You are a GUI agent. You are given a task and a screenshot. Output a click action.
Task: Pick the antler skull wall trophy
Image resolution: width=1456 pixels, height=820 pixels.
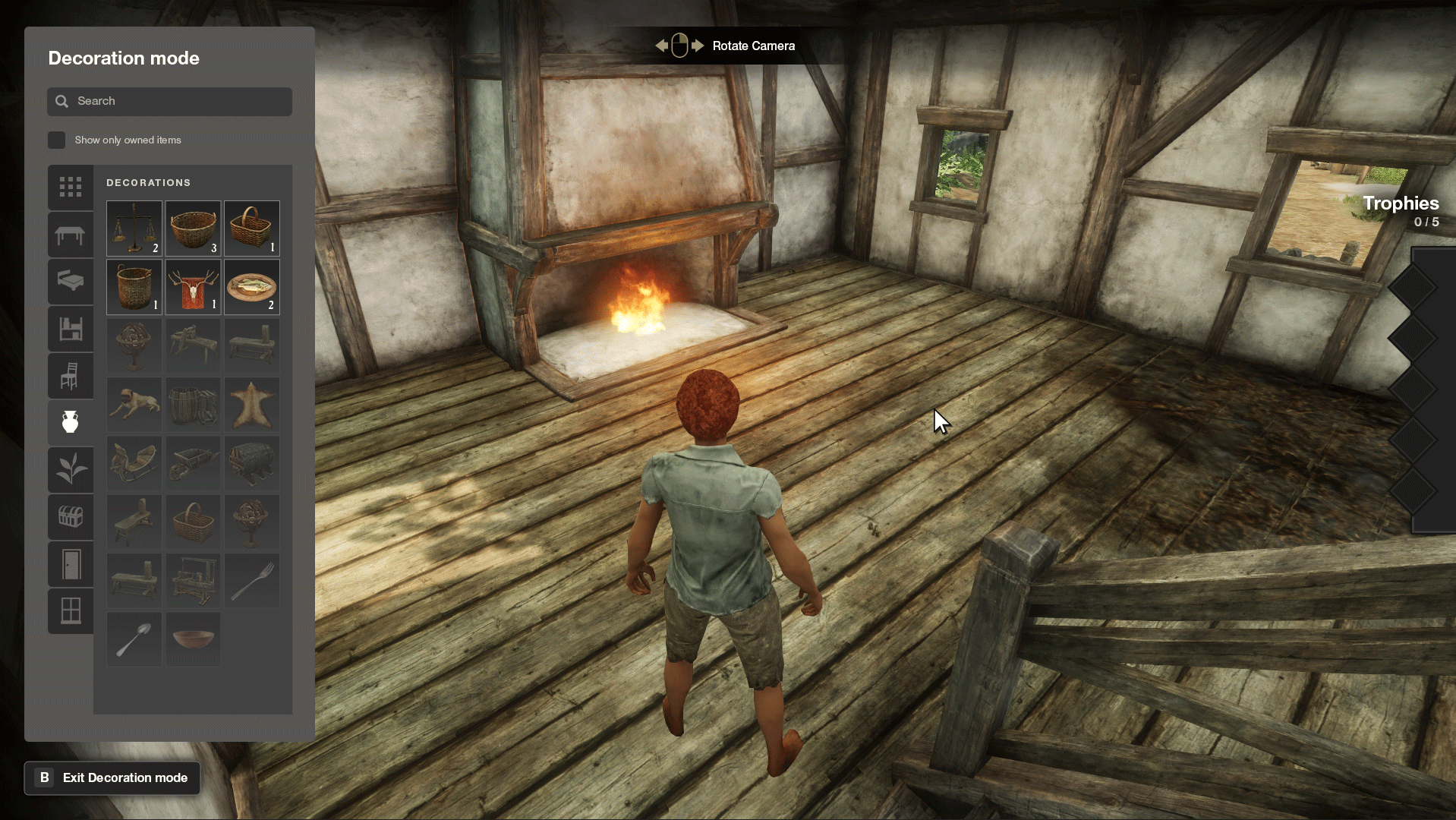[193, 287]
